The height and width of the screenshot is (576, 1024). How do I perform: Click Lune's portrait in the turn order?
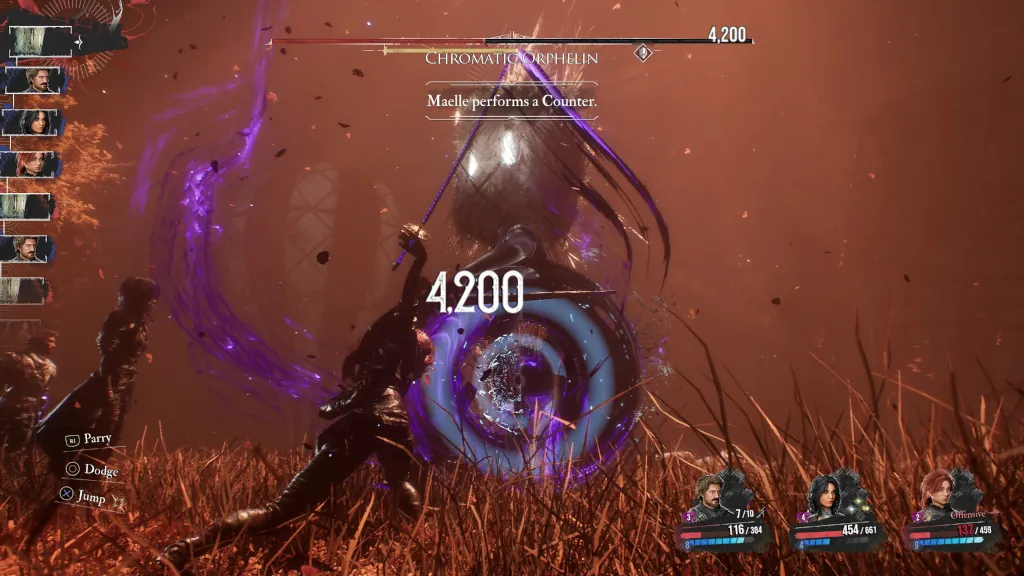tap(34, 122)
